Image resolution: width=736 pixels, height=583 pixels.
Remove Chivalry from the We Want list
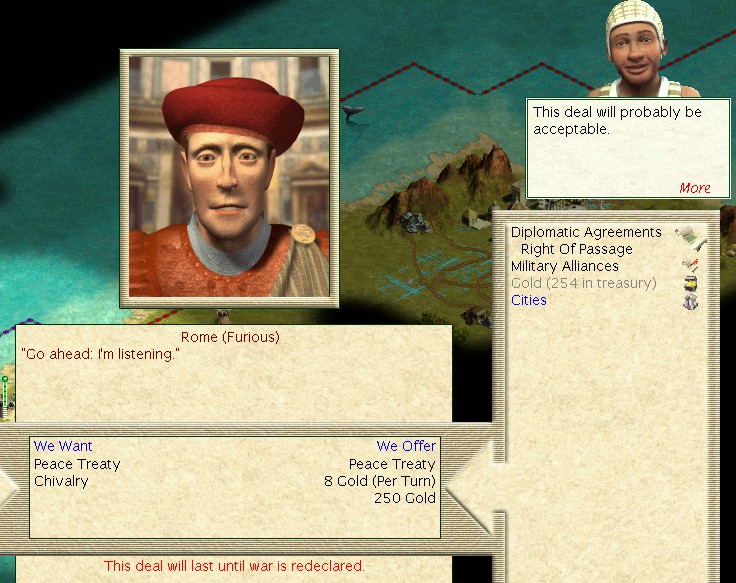(61, 481)
